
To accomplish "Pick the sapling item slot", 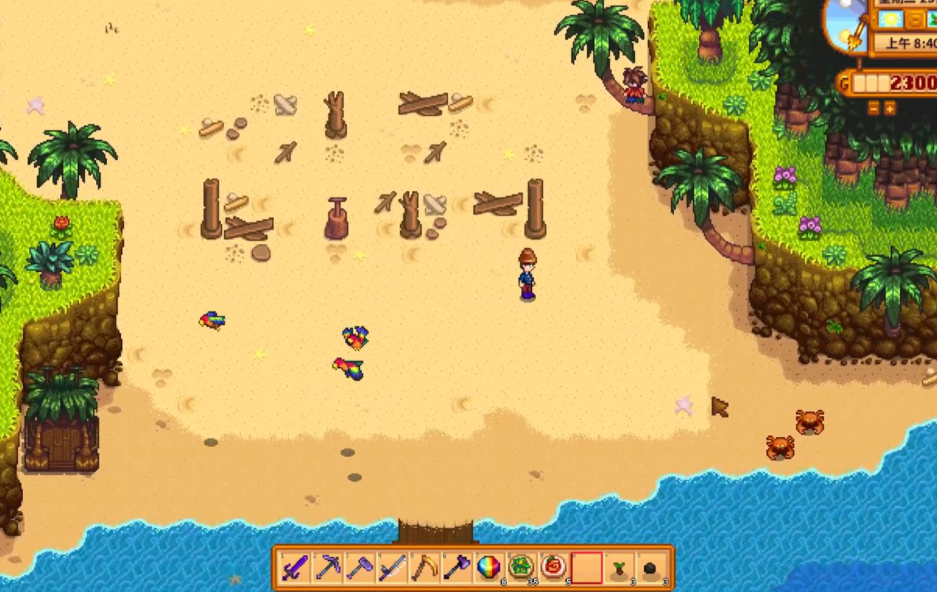I will pyautogui.click(x=619, y=567).
